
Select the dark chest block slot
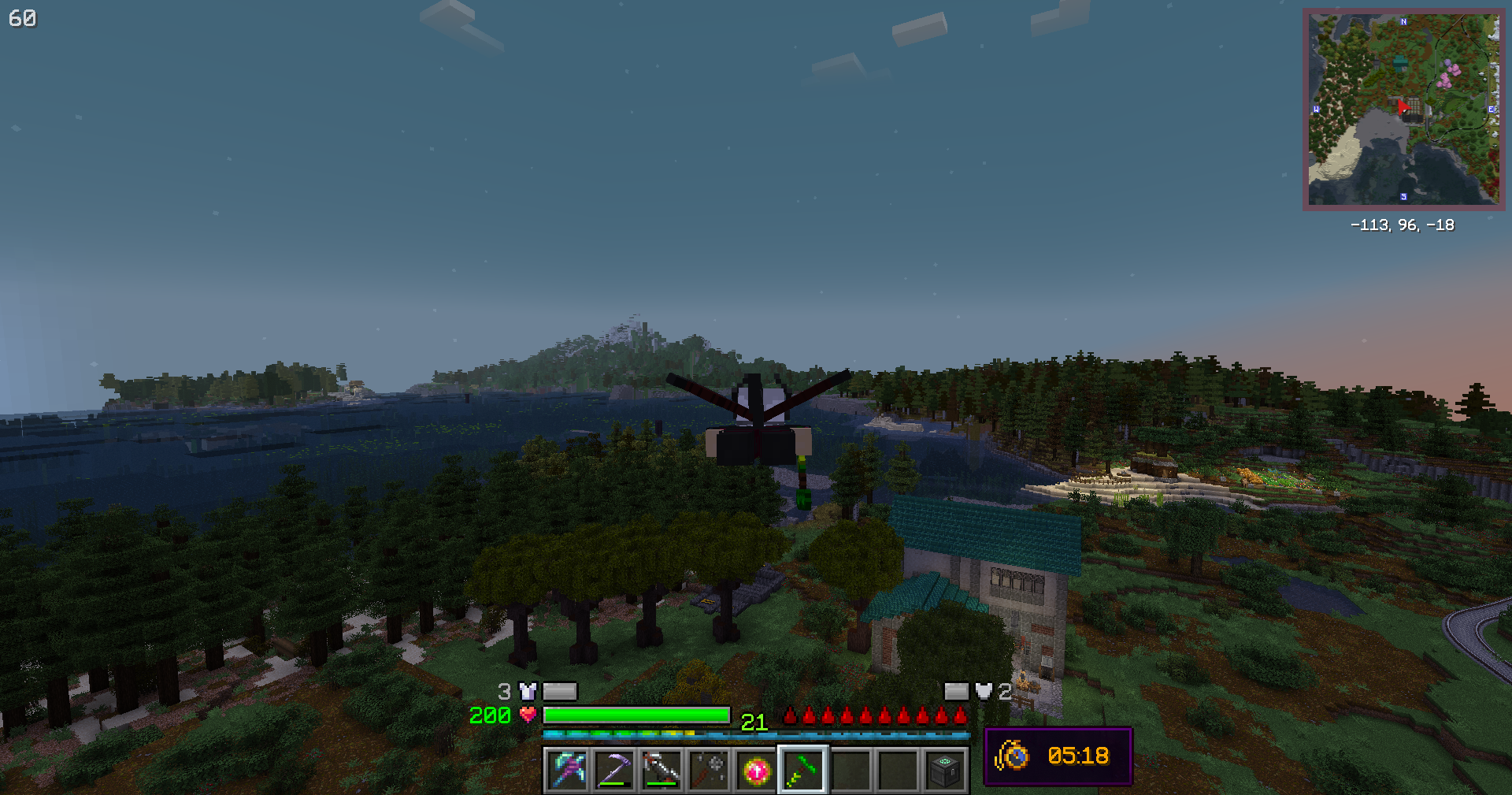[x=944, y=770]
